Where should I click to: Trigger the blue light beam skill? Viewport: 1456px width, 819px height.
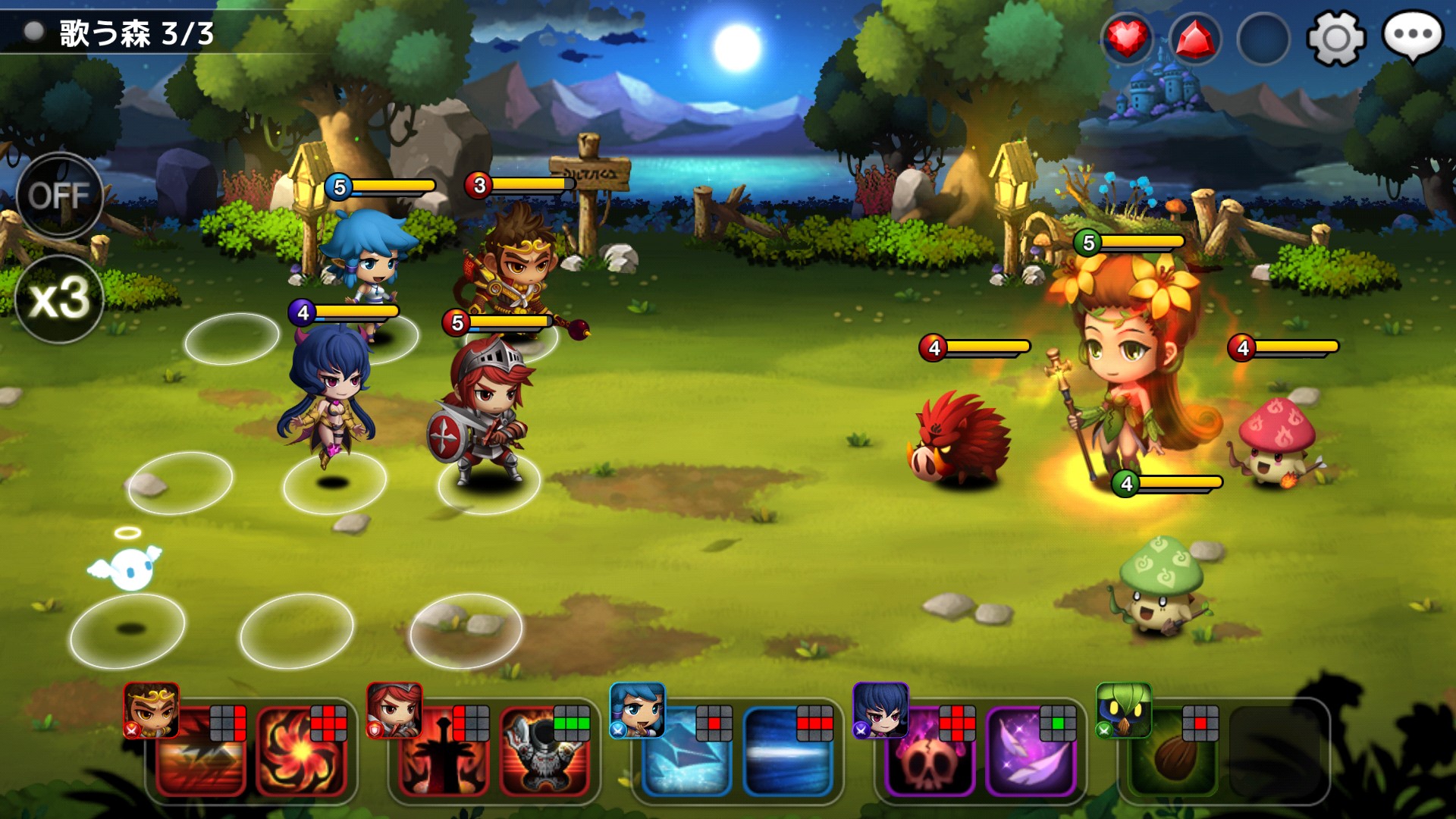click(x=788, y=752)
